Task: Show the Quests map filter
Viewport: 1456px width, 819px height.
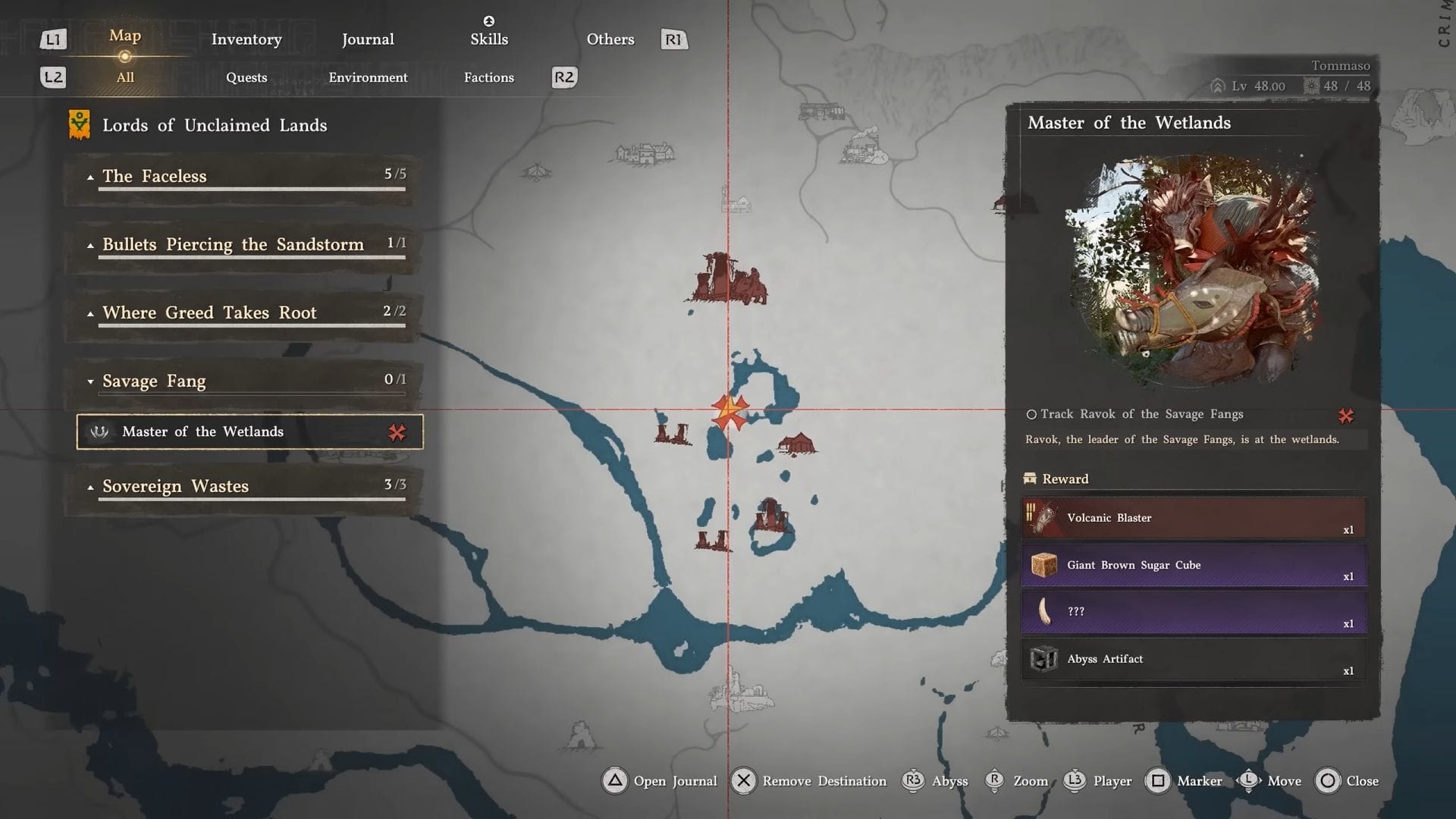Action: coord(246,77)
